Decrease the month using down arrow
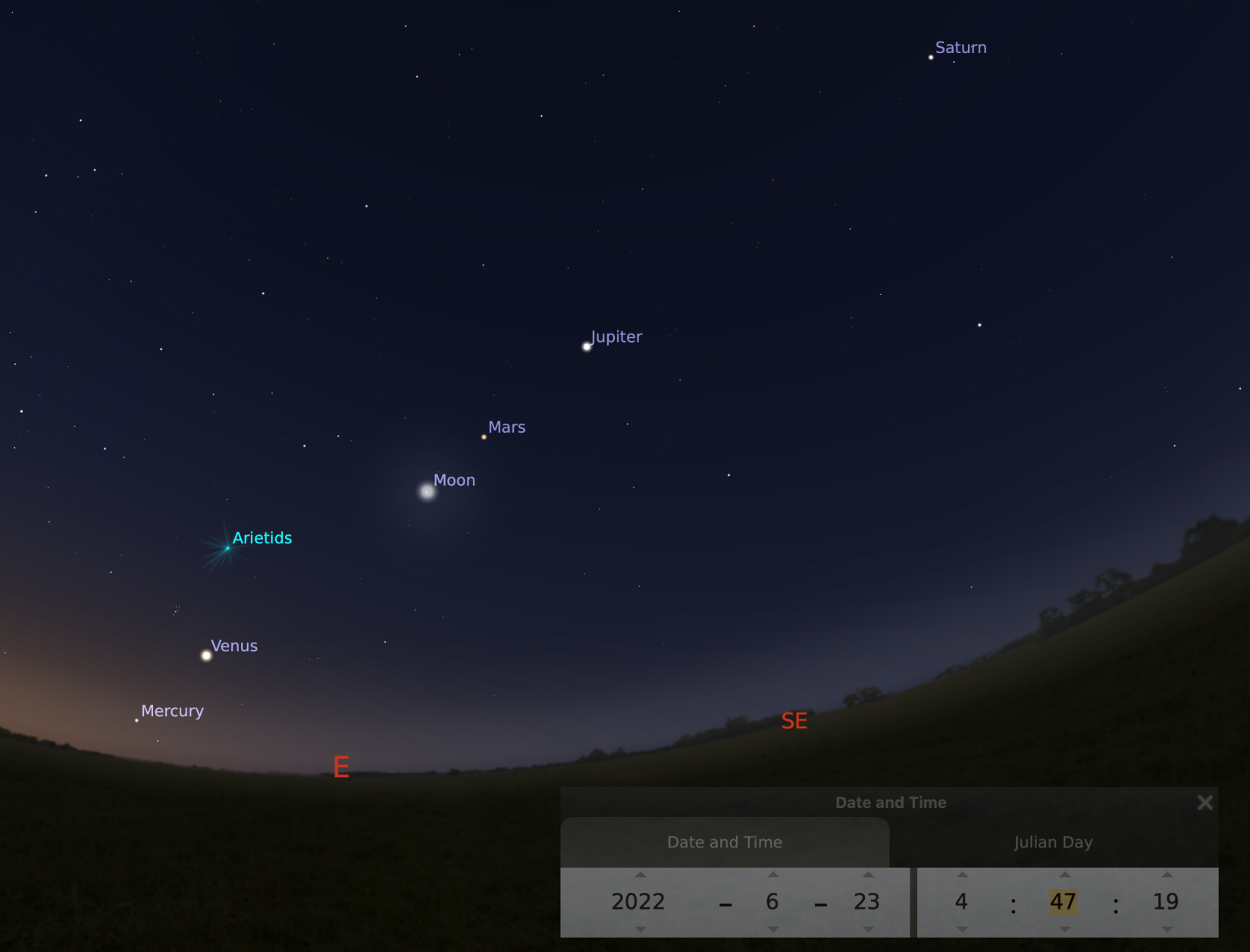1250x952 pixels. [x=772, y=929]
